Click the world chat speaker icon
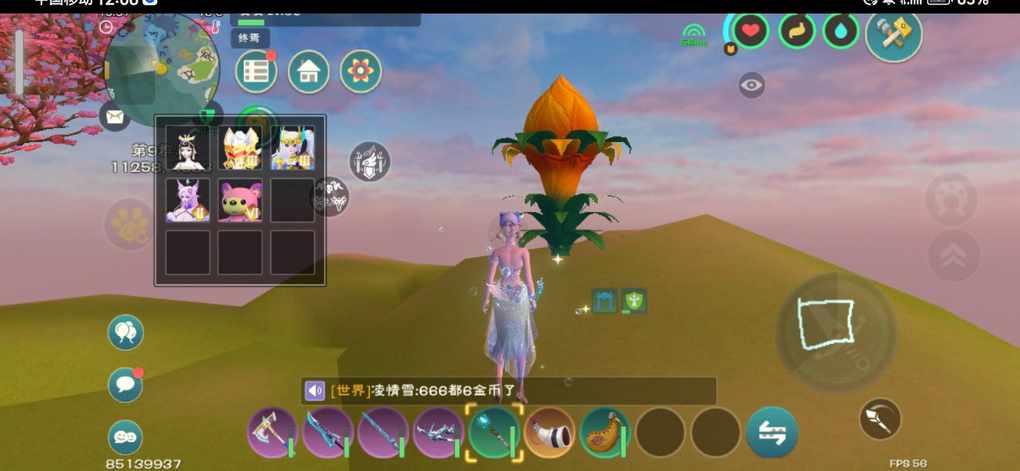This screenshot has width=1020, height=471. coord(316,391)
